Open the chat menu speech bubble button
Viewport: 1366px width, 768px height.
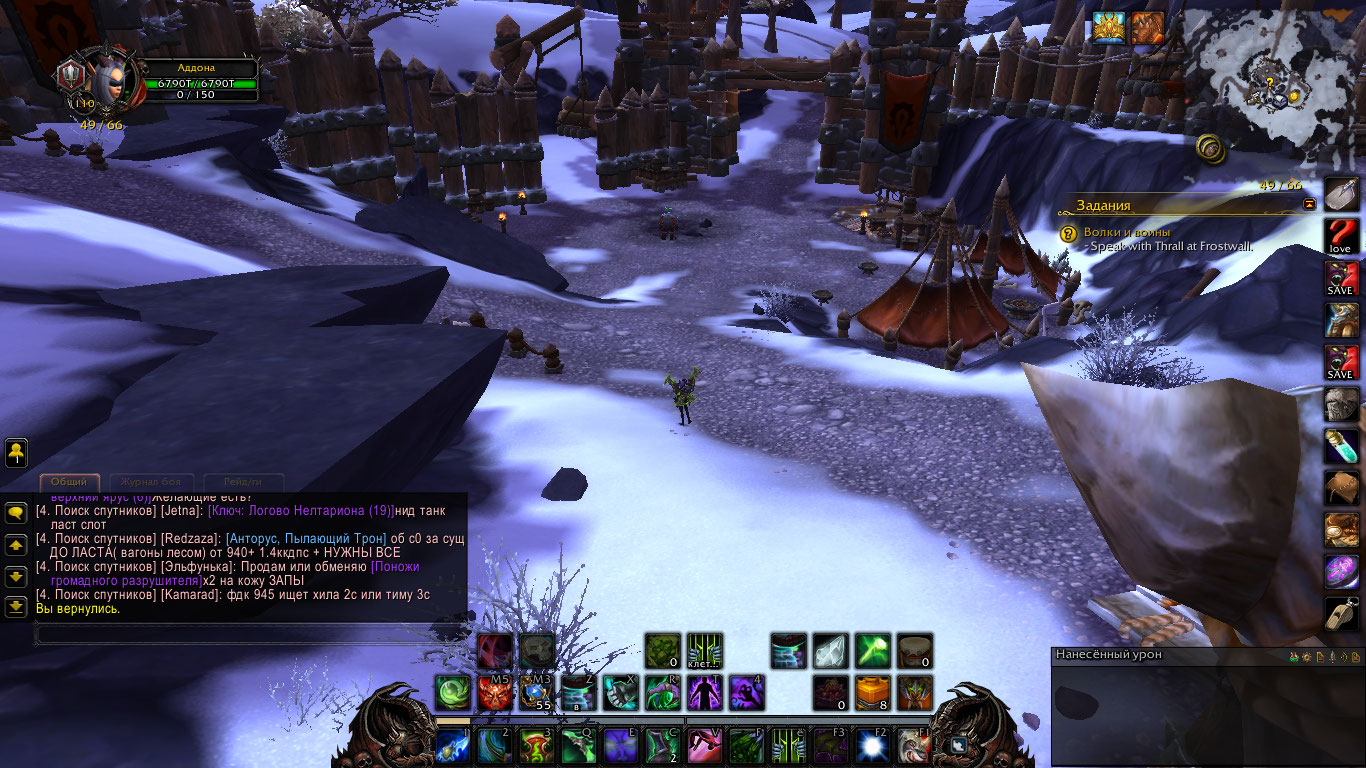16,513
